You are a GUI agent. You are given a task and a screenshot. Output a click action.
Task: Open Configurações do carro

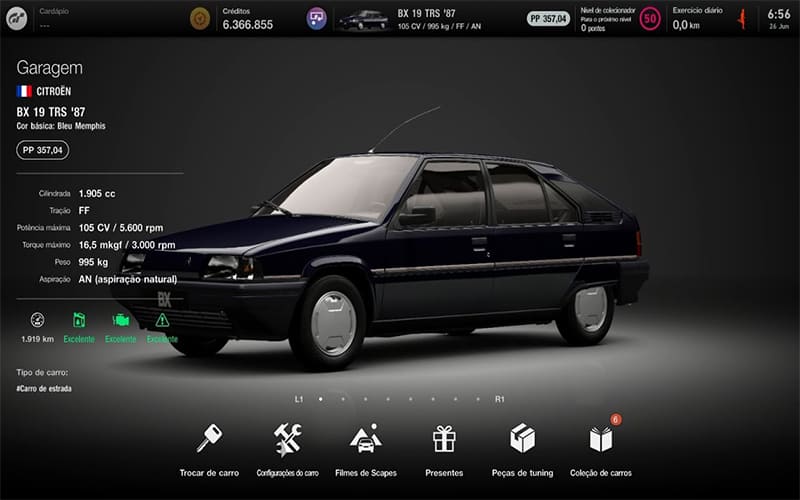[288, 439]
